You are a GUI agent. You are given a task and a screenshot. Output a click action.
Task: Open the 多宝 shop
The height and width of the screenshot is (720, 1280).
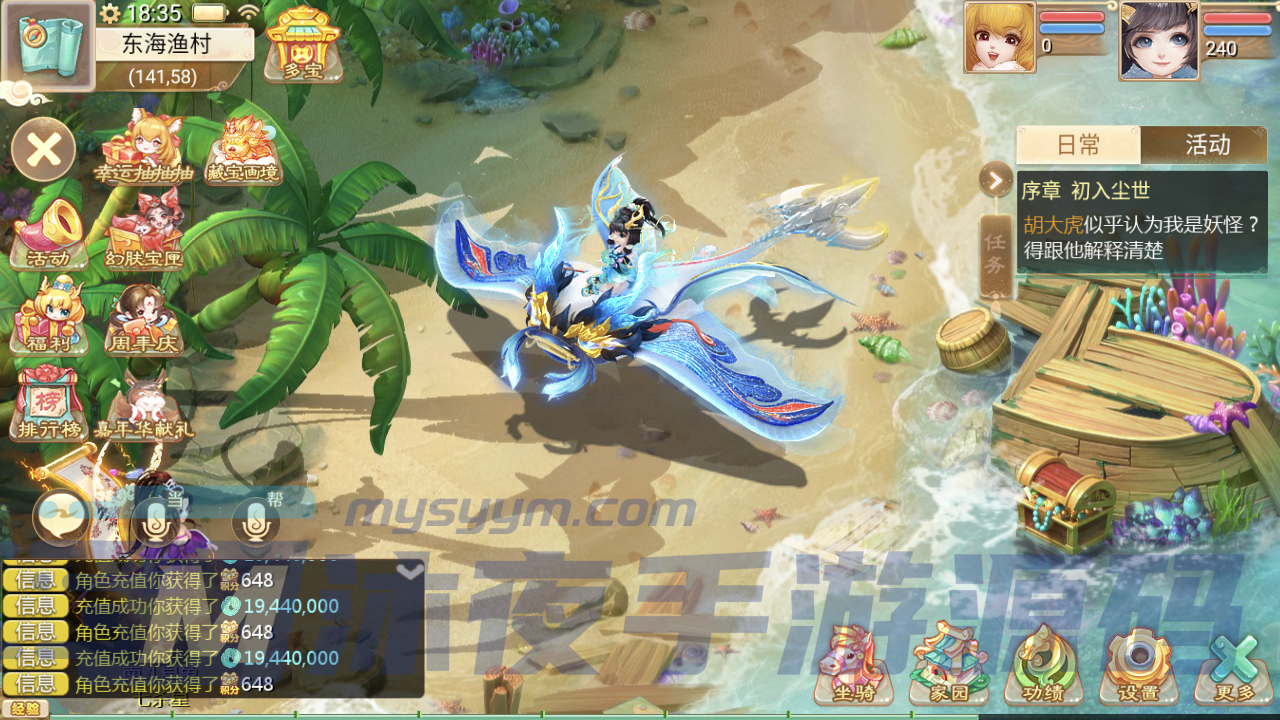[x=303, y=43]
